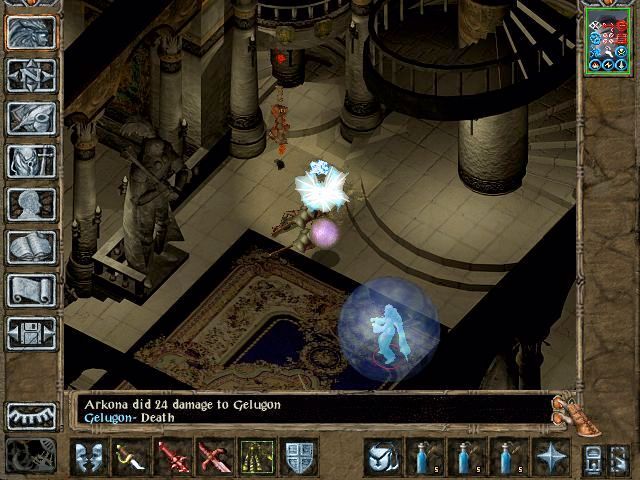Viewport: 640px width, 480px height.
Task: Open the priest scroll
Action: pos(31,290)
